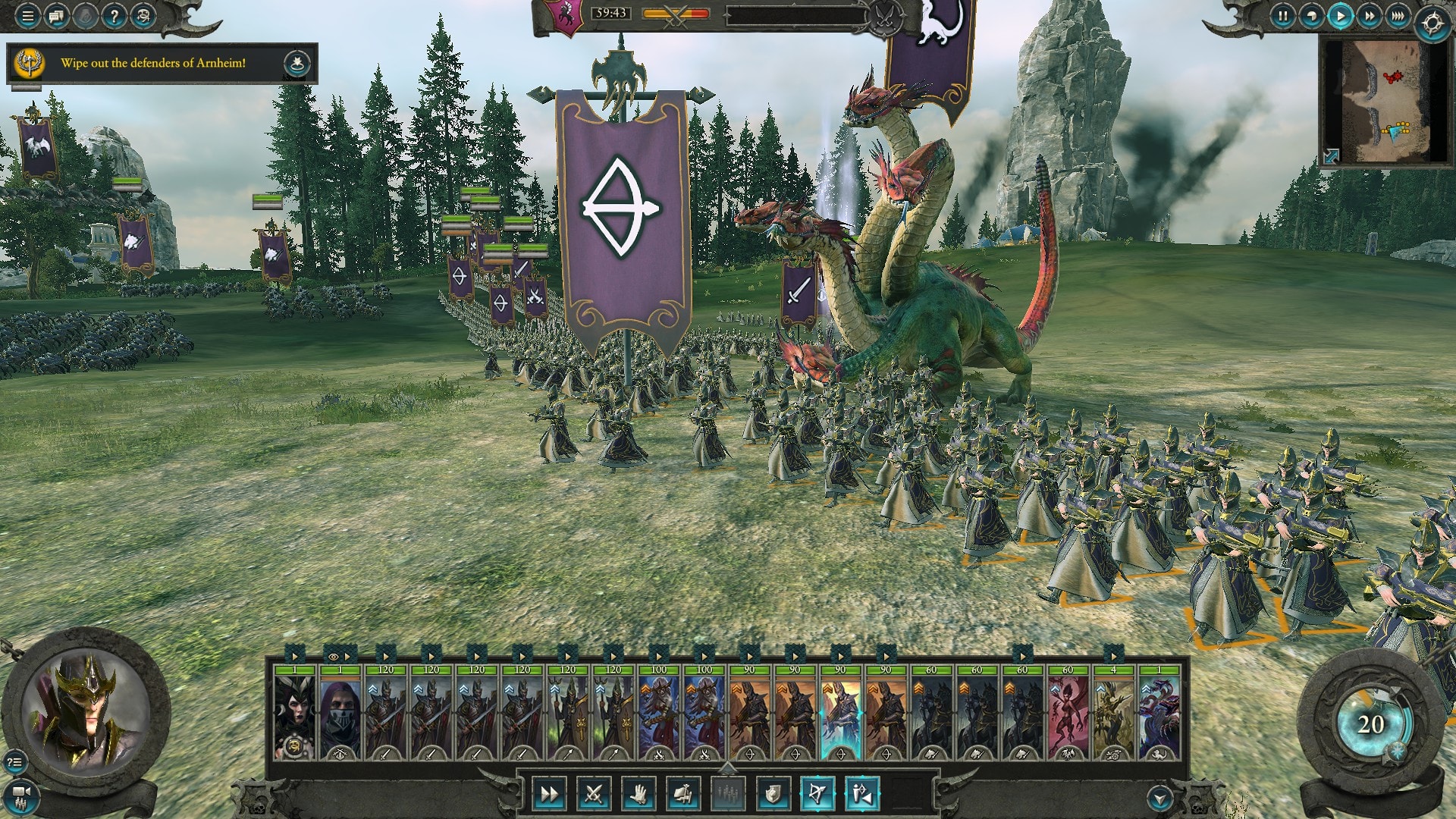Zoom to the objective location

click(x=297, y=64)
